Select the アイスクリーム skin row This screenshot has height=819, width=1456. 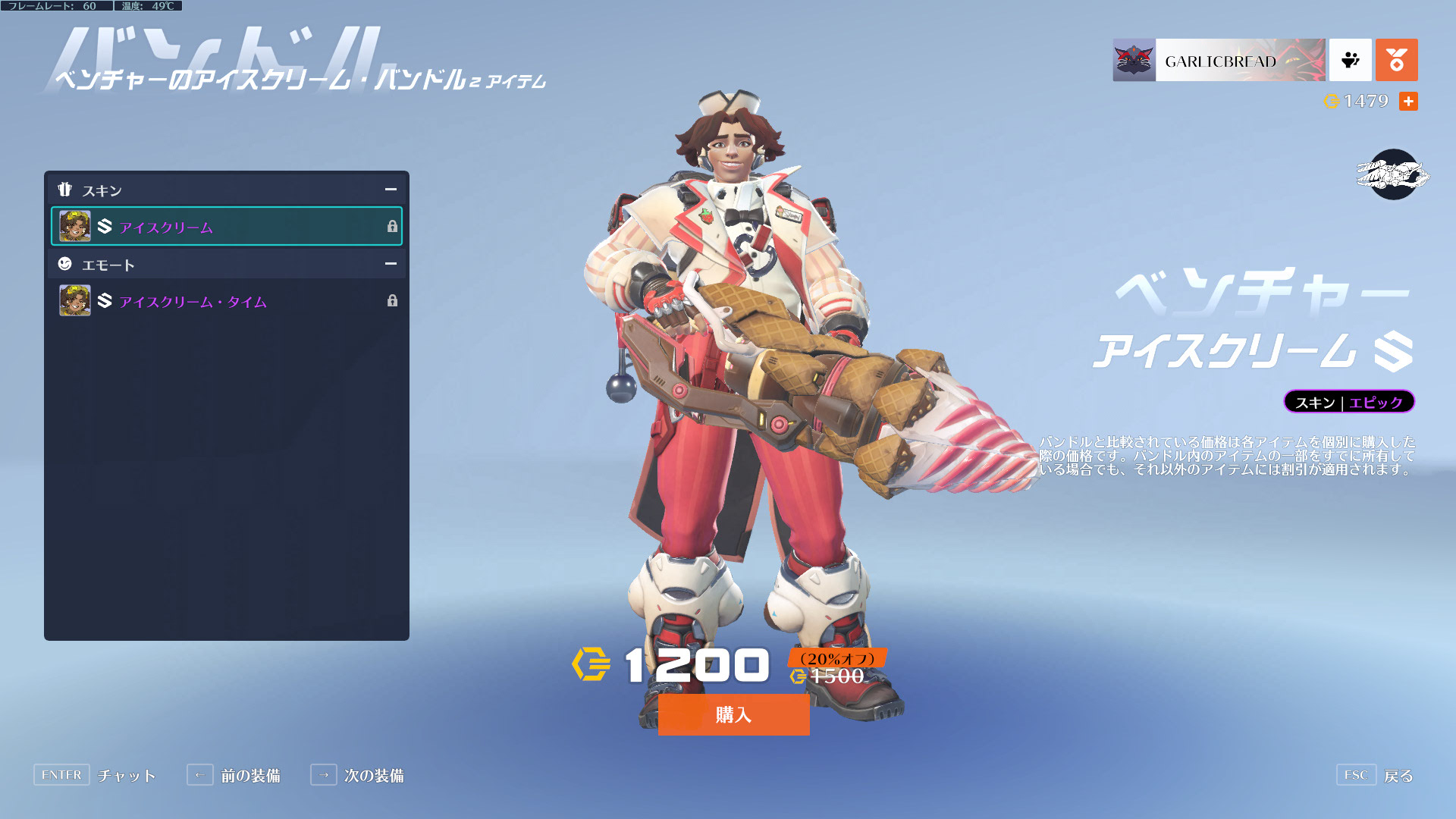coord(226,227)
